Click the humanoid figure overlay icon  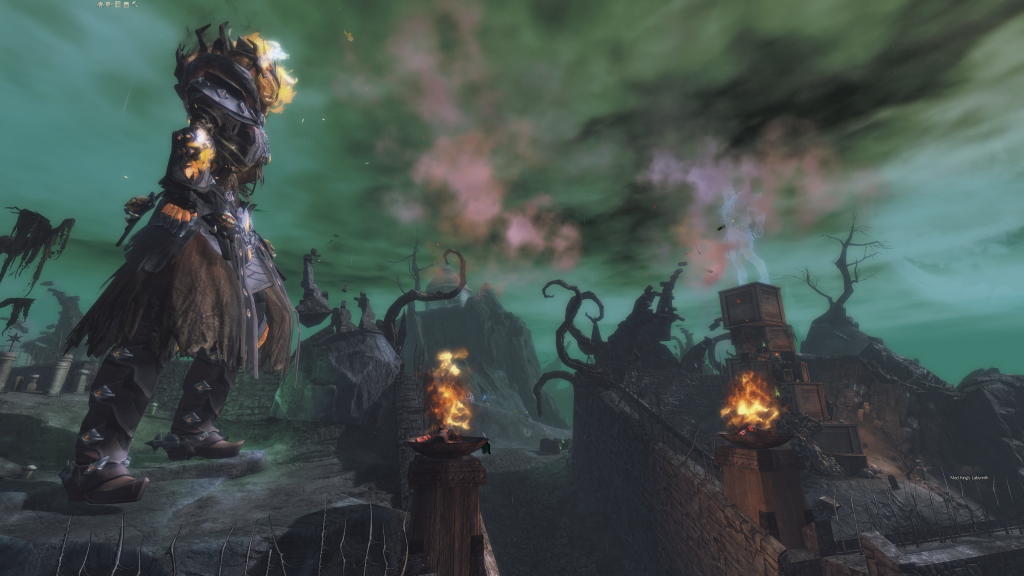coord(100,4)
